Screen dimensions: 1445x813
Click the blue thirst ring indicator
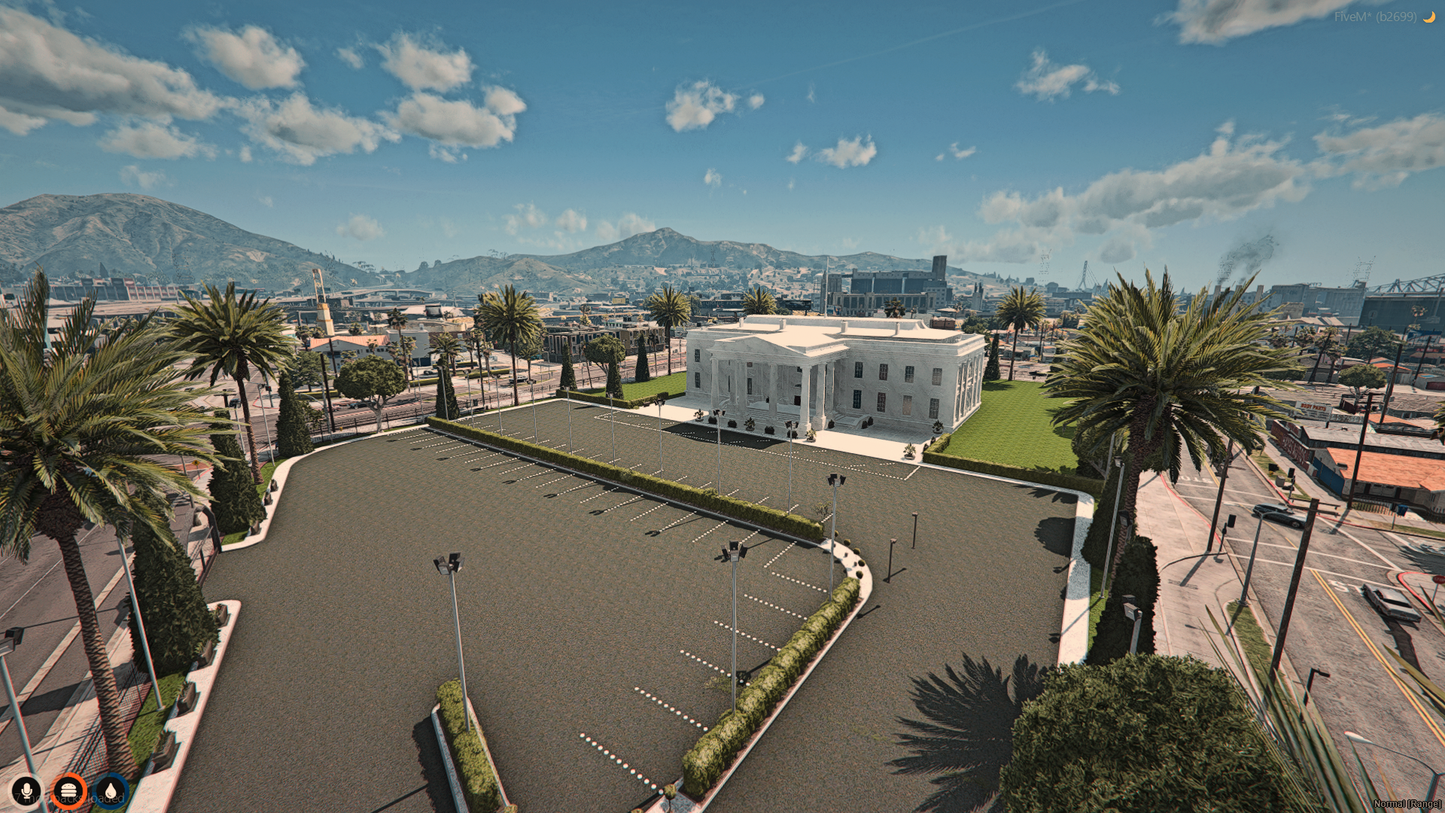pyautogui.click(x=109, y=791)
